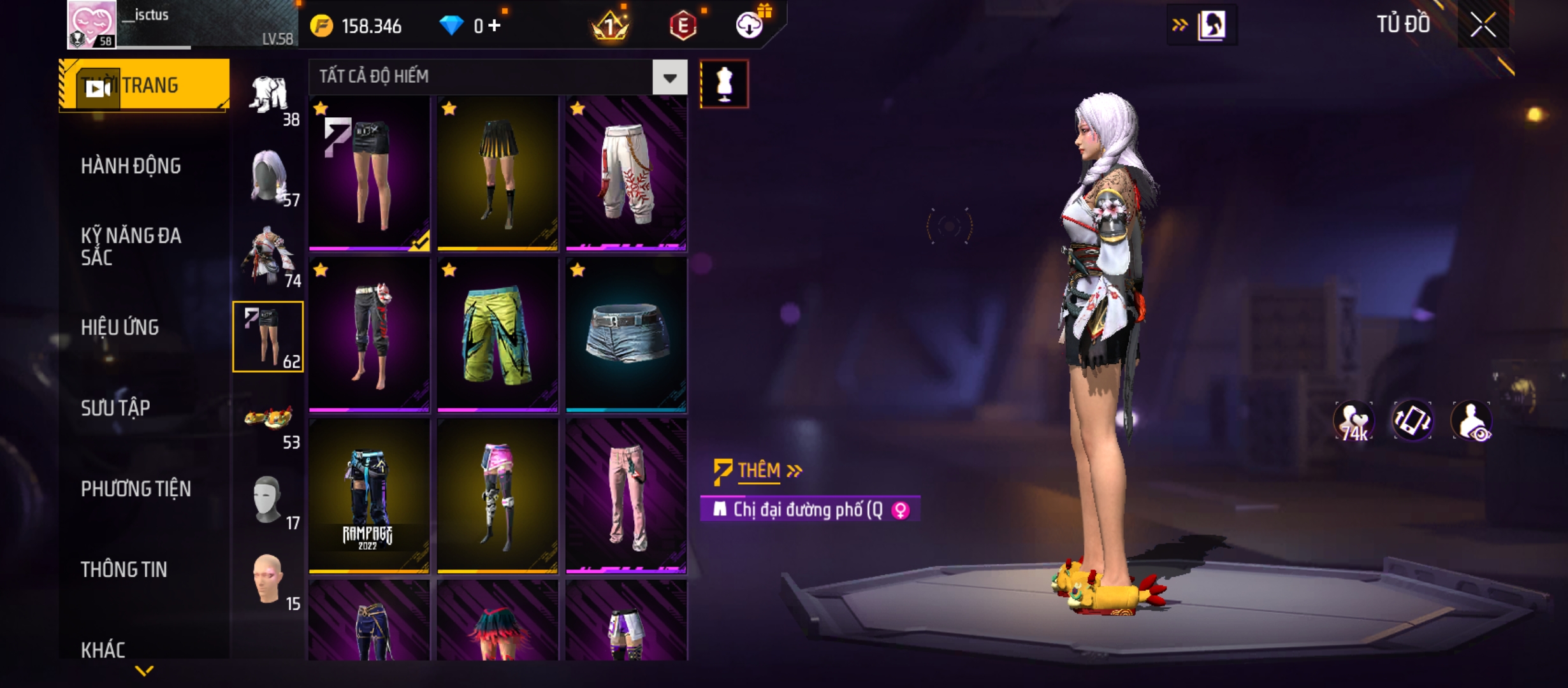The height and width of the screenshot is (688, 1568).
Task: Open the Thông Tin menu
Action: pyautogui.click(x=124, y=570)
